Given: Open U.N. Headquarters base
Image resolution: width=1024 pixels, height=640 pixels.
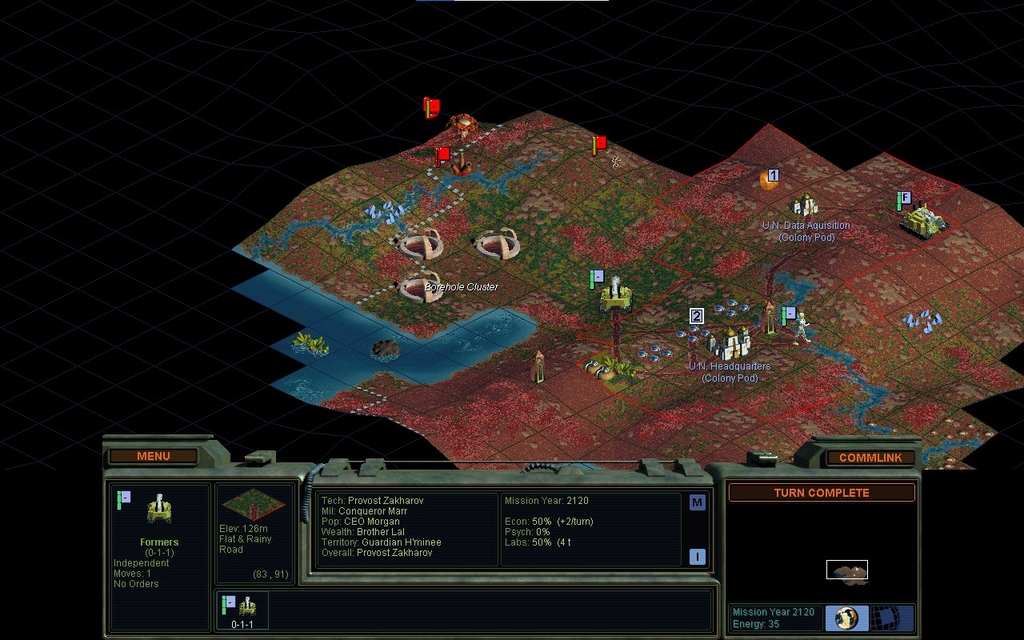Looking at the screenshot, I should (731, 343).
